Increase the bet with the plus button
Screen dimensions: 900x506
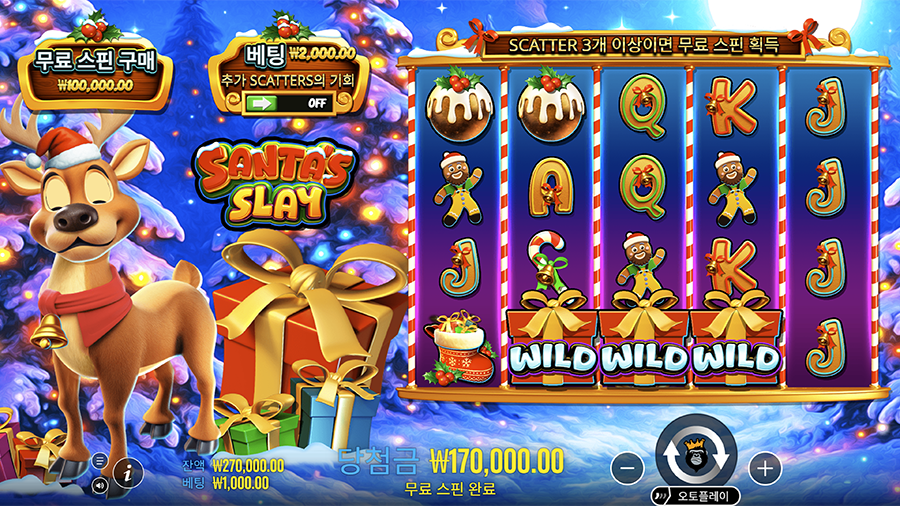click(x=764, y=467)
